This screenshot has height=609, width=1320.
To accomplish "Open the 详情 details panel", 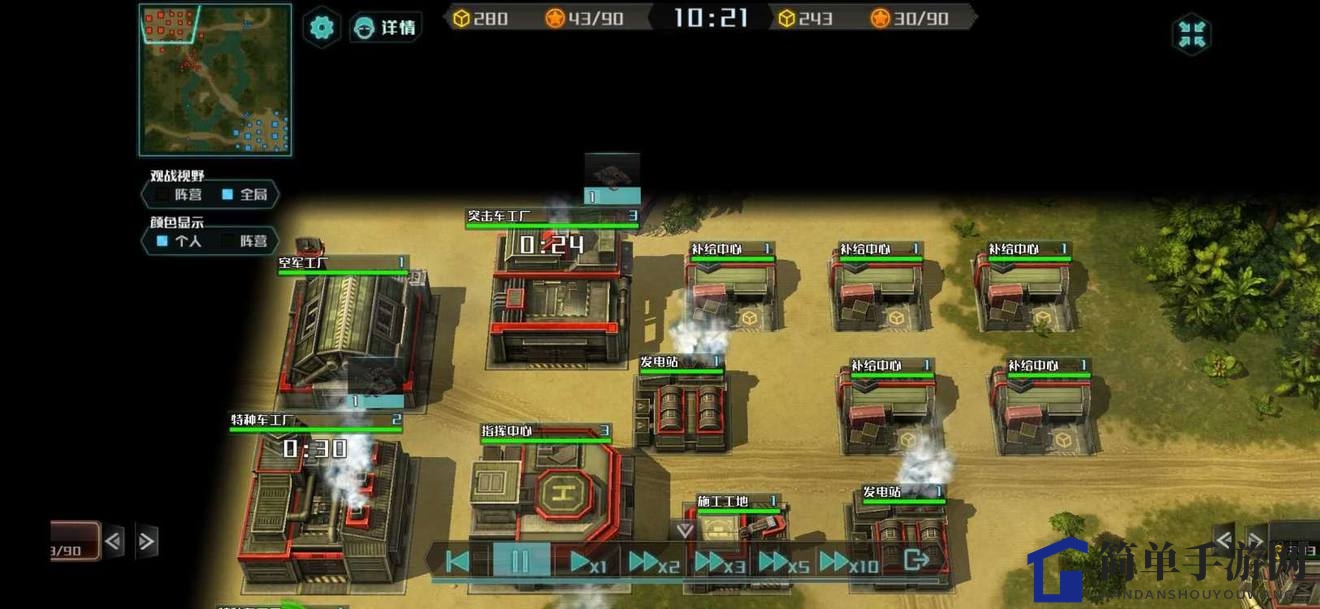I will [x=386, y=27].
